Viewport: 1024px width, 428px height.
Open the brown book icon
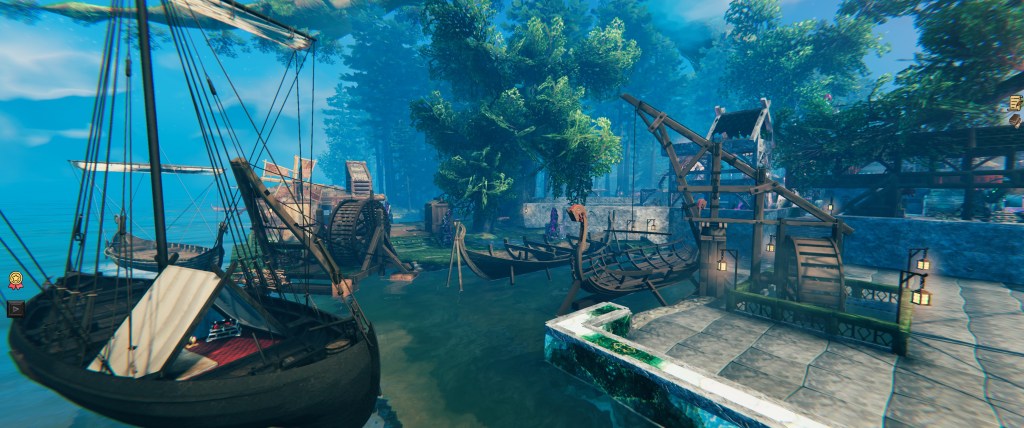[x=1015, y=122]
